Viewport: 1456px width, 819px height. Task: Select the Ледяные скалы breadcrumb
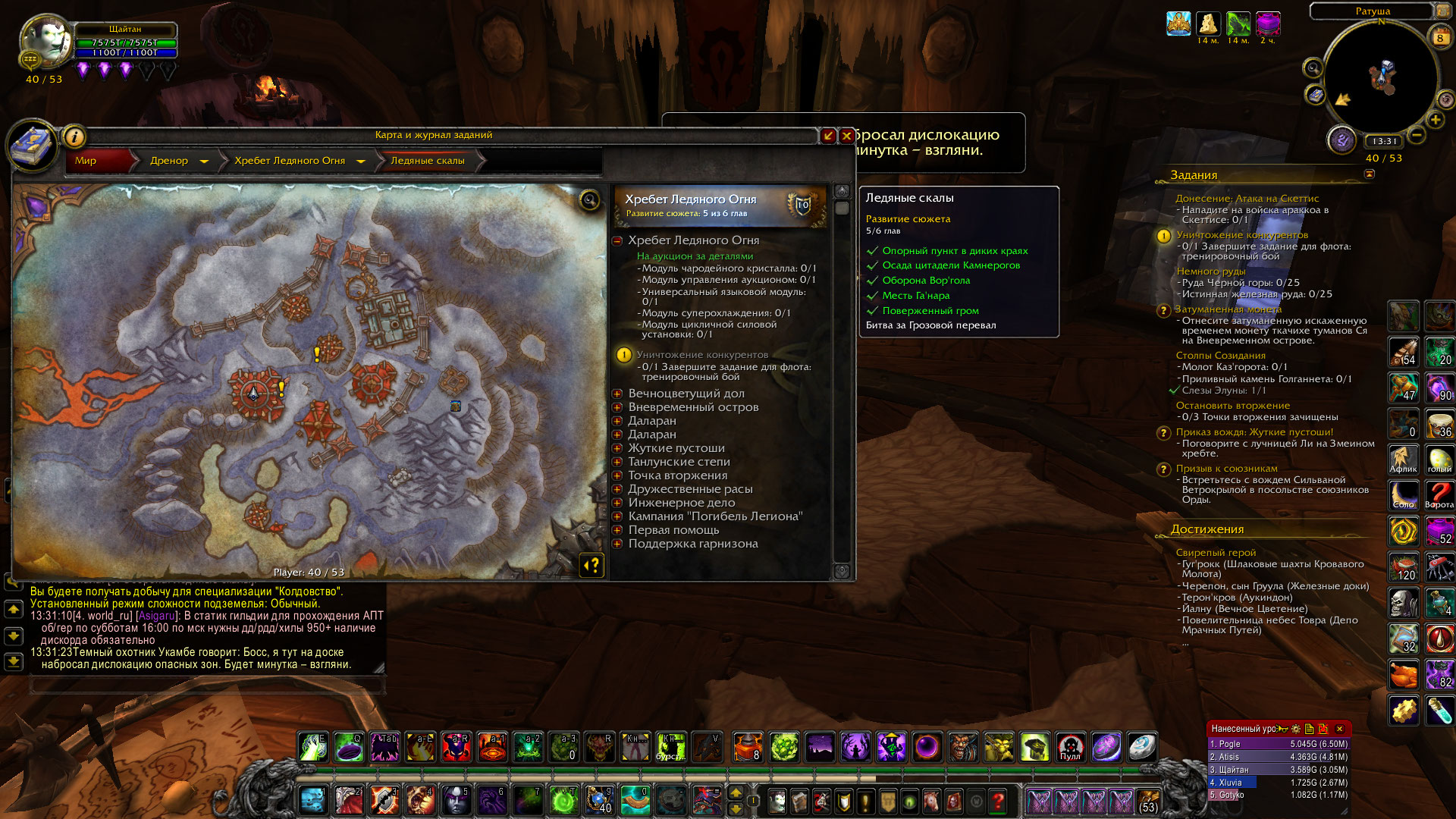pyautogui.click(x=427, y=161)
